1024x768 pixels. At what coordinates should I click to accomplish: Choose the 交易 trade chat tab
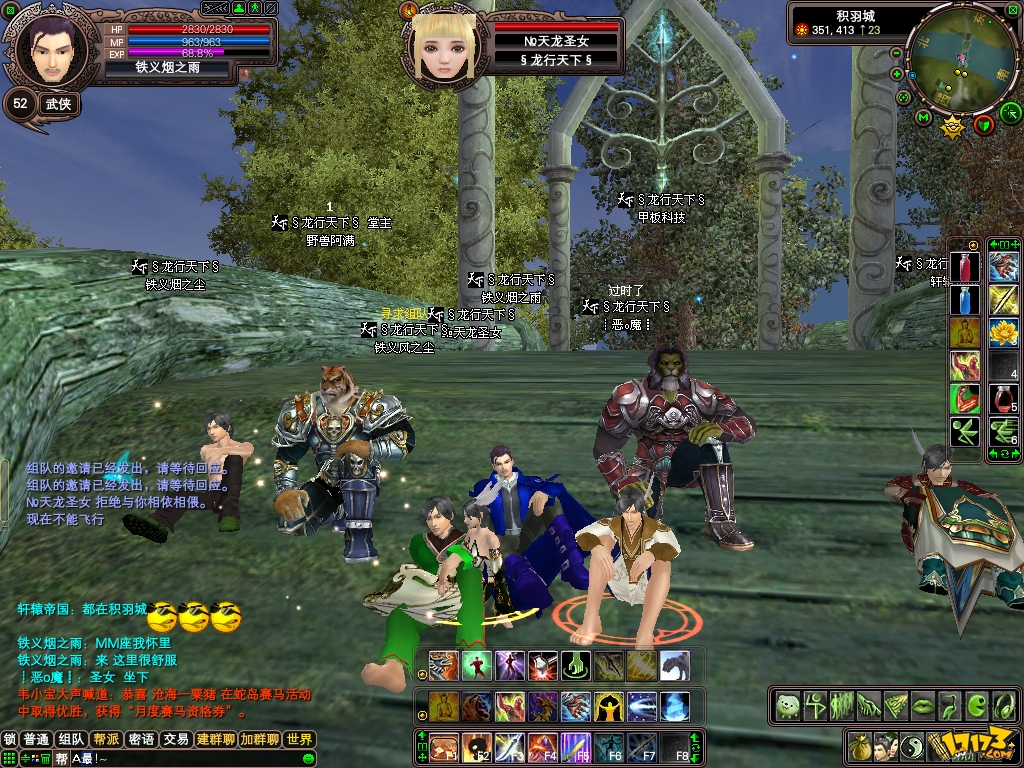pyautogui.click(x=176, y=740)
